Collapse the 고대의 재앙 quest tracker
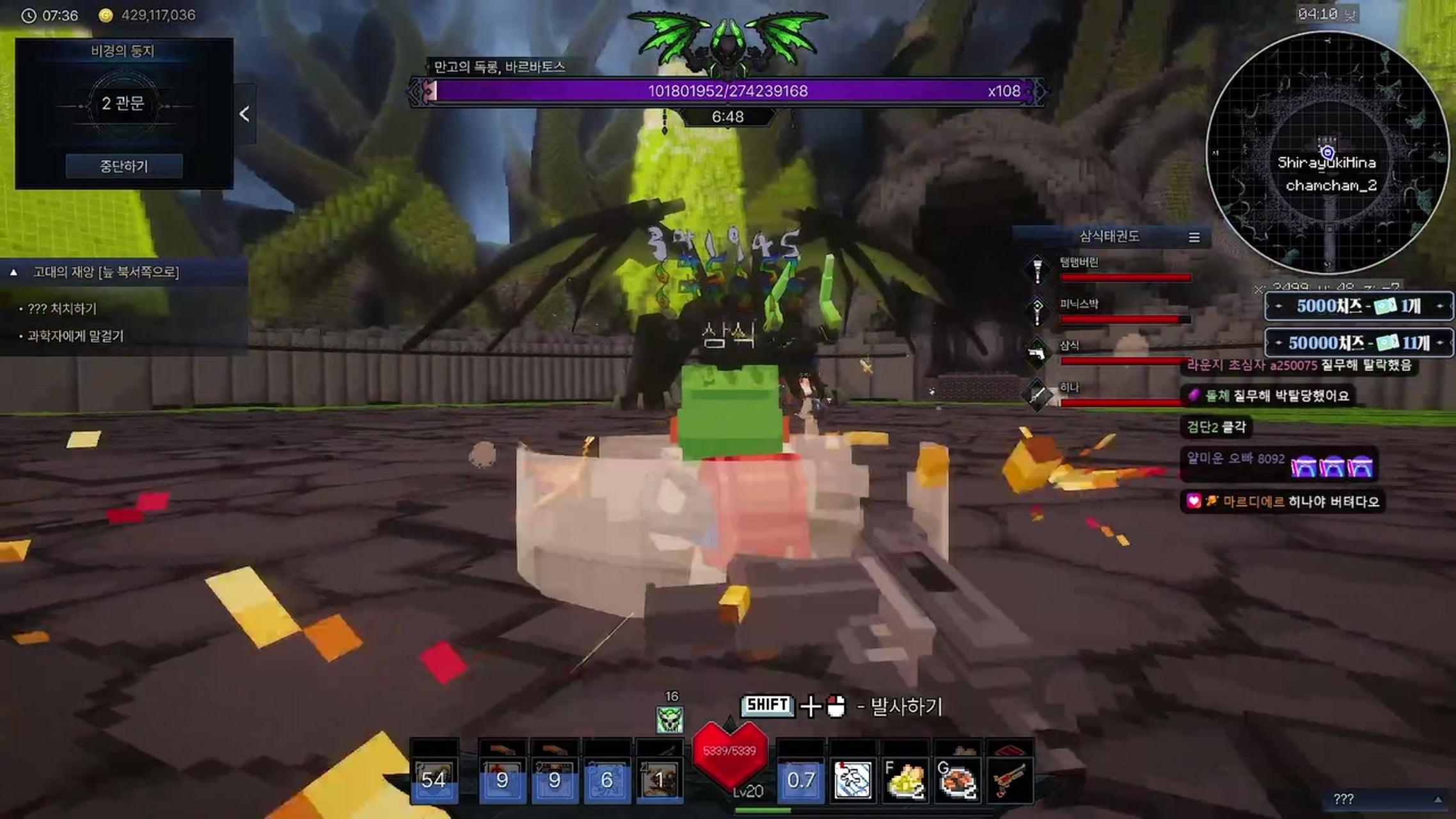This screenshot has width=1456, height=819. point(13,273)
